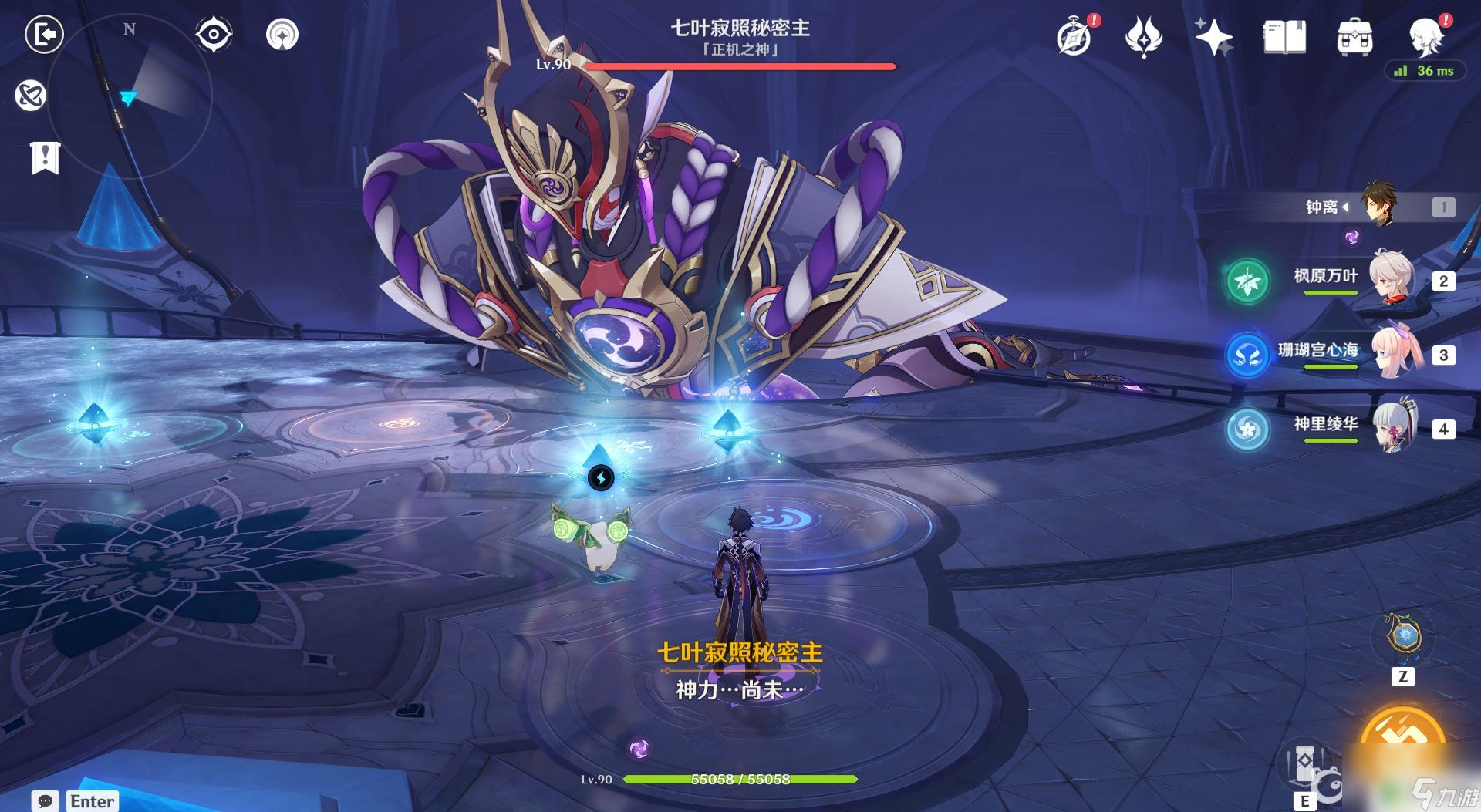Open the quest bookmark icon with exclamation

click(x=45, y=158)
